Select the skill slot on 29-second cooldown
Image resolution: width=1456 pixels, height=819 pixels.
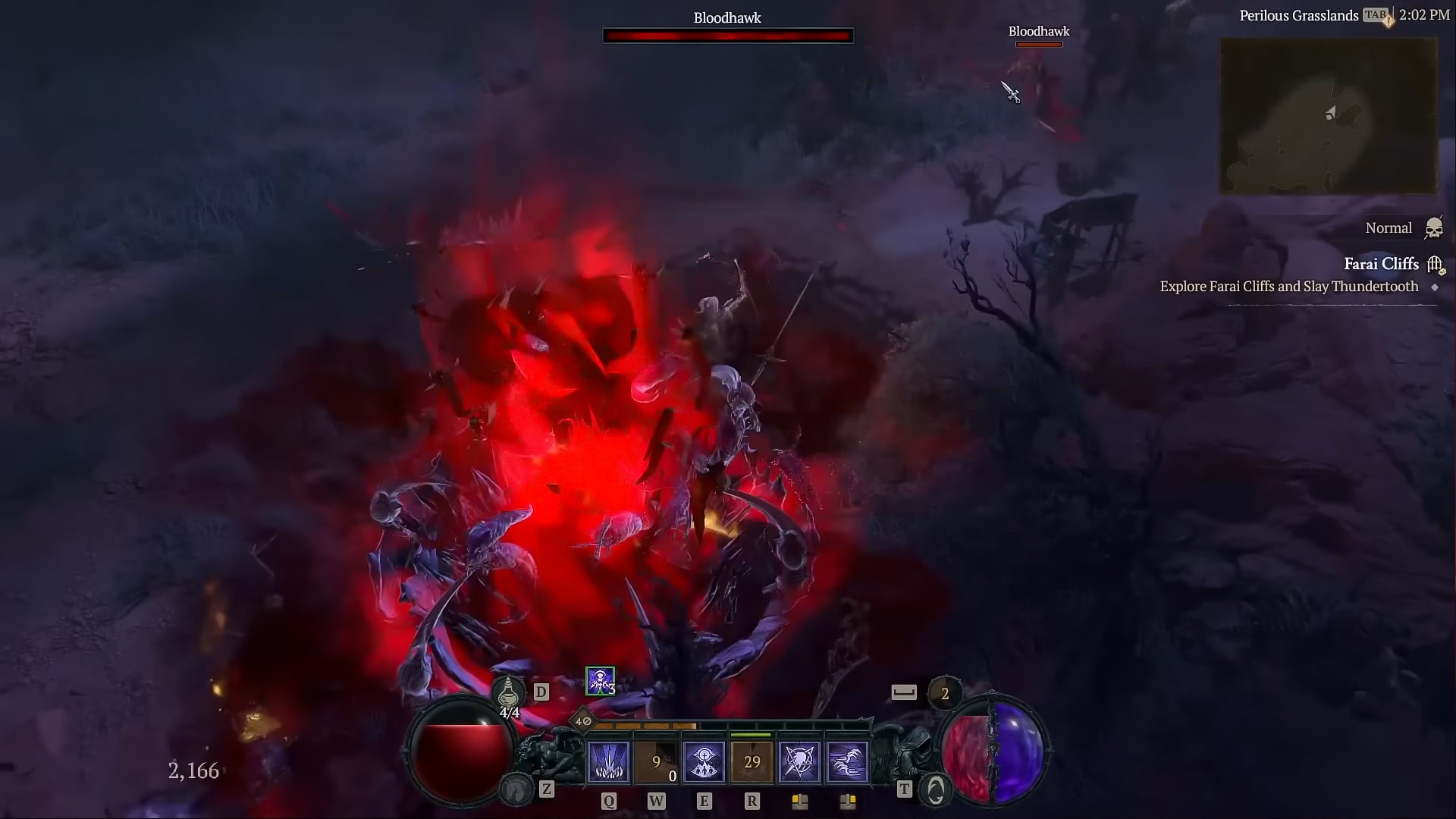tap(752, 761)
